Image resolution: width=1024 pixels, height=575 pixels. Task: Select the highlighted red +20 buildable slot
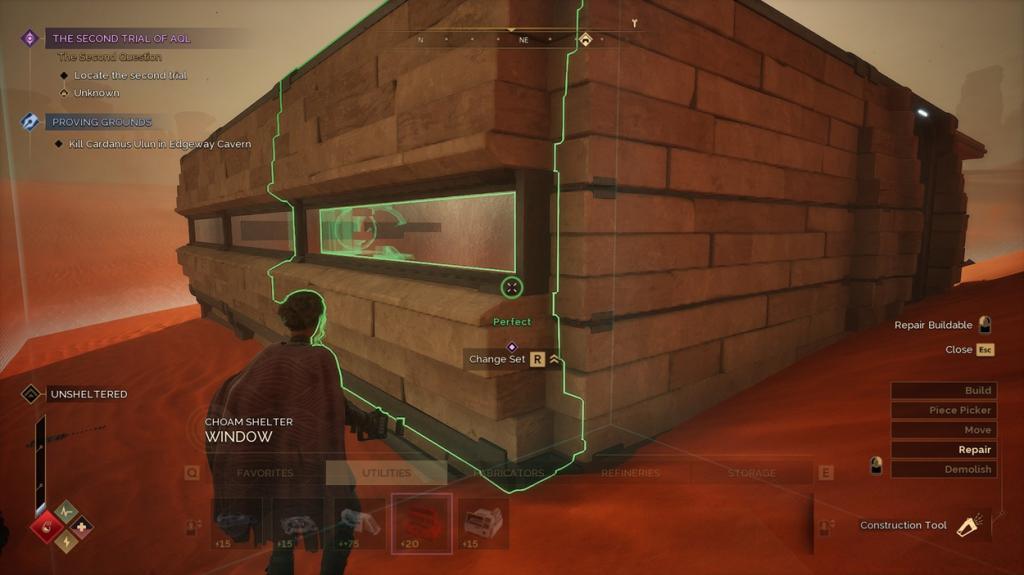click(x=421, y=523)
